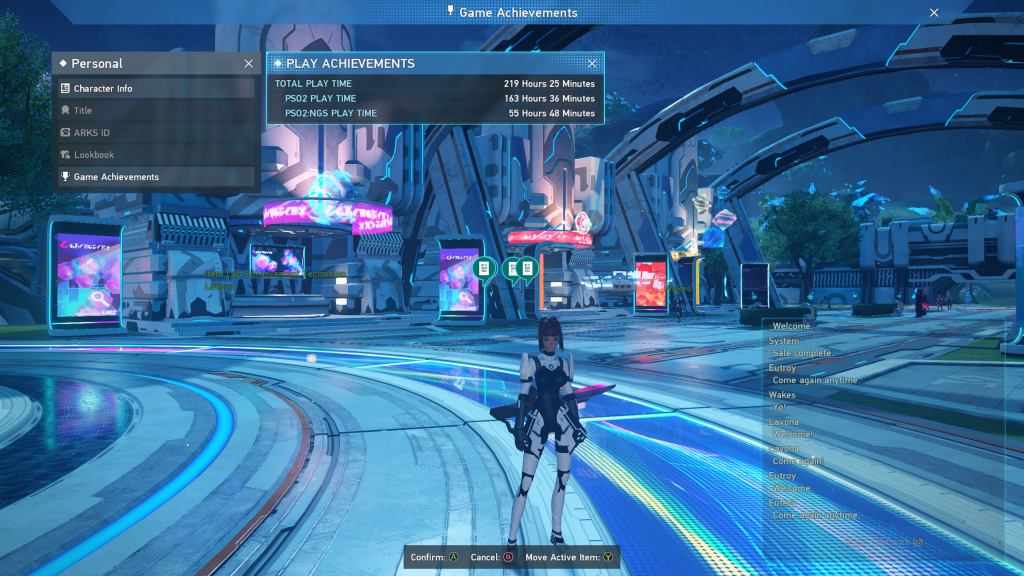The height and width of the screenshot is (576, 1024).
Task: Select the PSO2 Play Time row
Action: [435, 99]
